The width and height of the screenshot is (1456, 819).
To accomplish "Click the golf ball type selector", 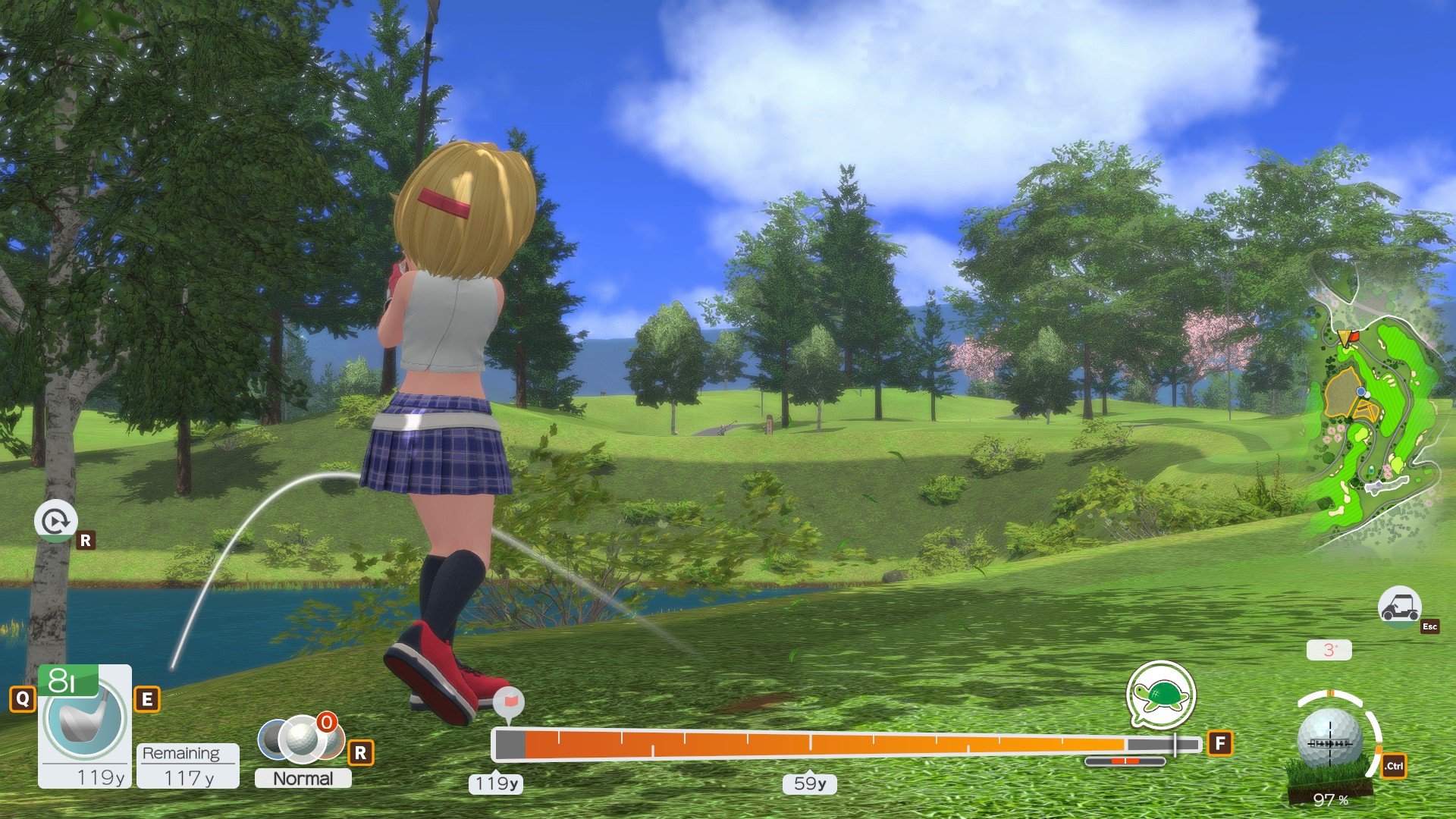I will click(302, 739).
